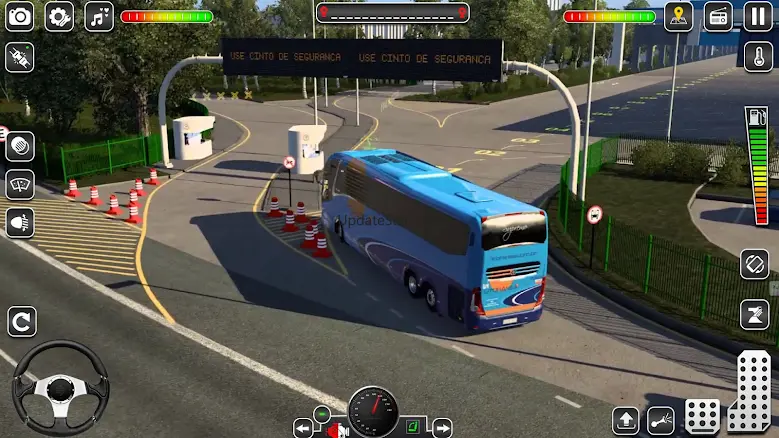Image resolution: width=779 pixels, height=438 pixels.
Task: Open the gear and wrench settings
Action: click(59, 16)
